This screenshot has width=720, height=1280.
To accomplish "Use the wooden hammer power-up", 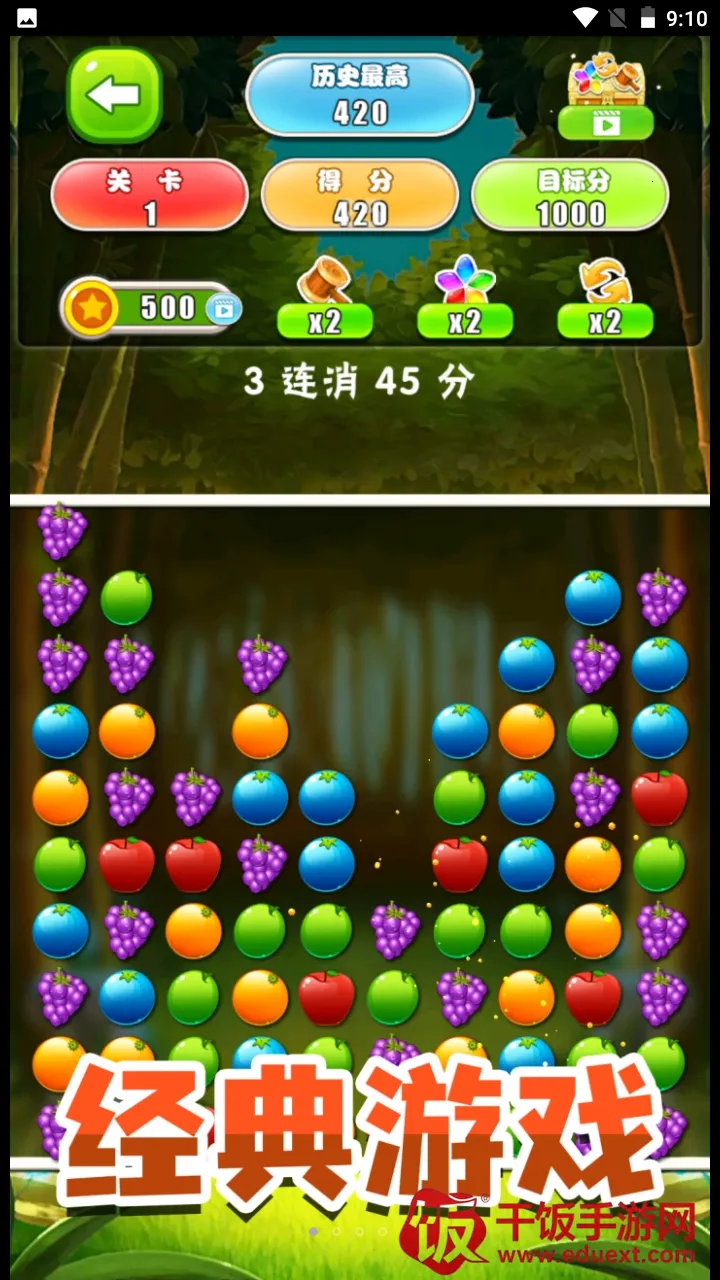I will [x=324, y=299].
